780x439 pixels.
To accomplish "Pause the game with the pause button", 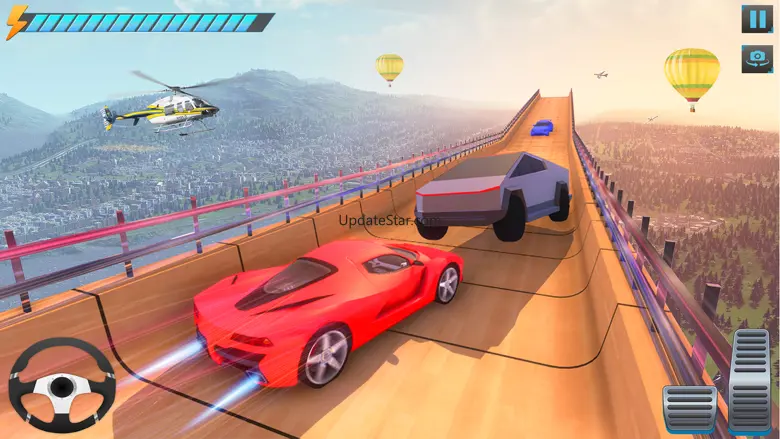I will 756,19.
